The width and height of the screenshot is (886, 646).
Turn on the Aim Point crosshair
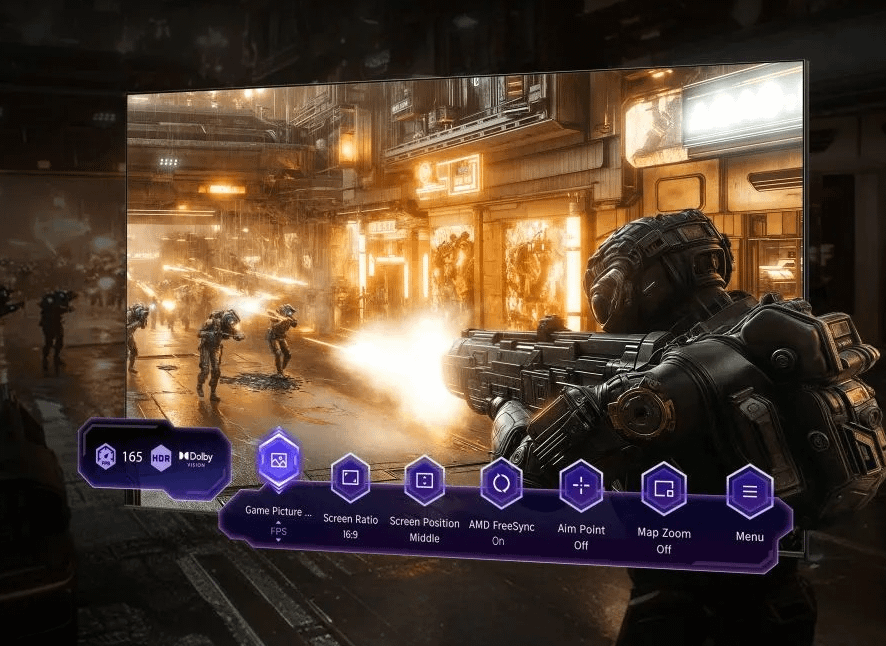pos(580,487)
